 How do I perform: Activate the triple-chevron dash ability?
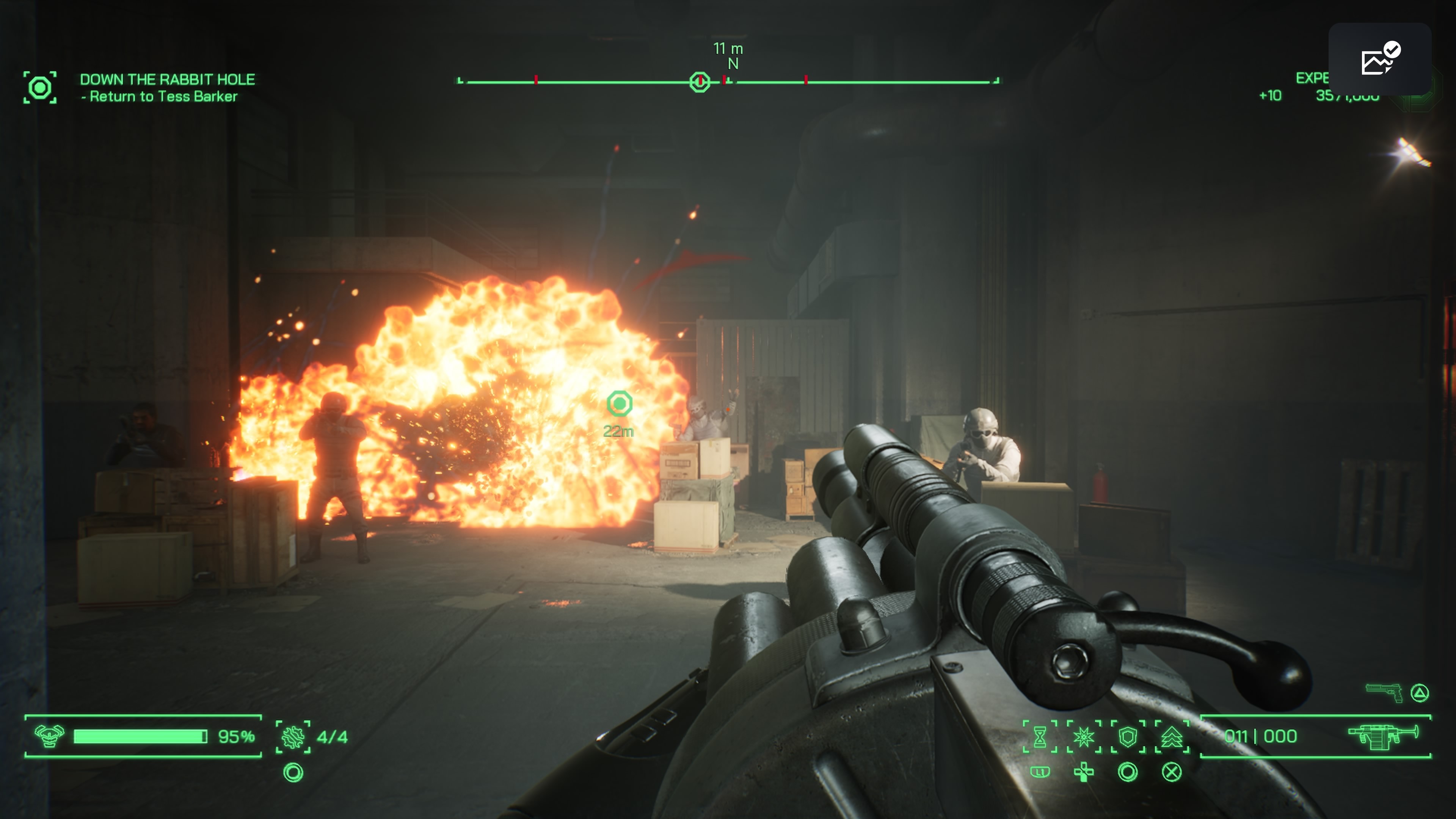[1172, 737]
